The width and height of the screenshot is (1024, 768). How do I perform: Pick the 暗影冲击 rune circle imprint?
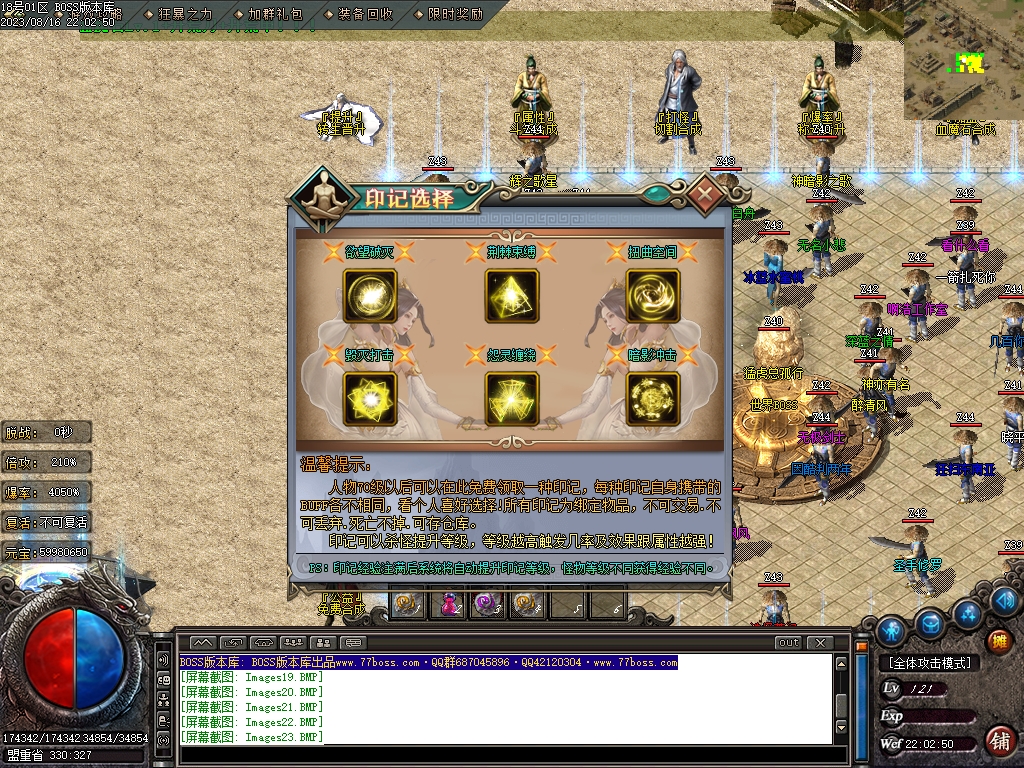point(653,399)
